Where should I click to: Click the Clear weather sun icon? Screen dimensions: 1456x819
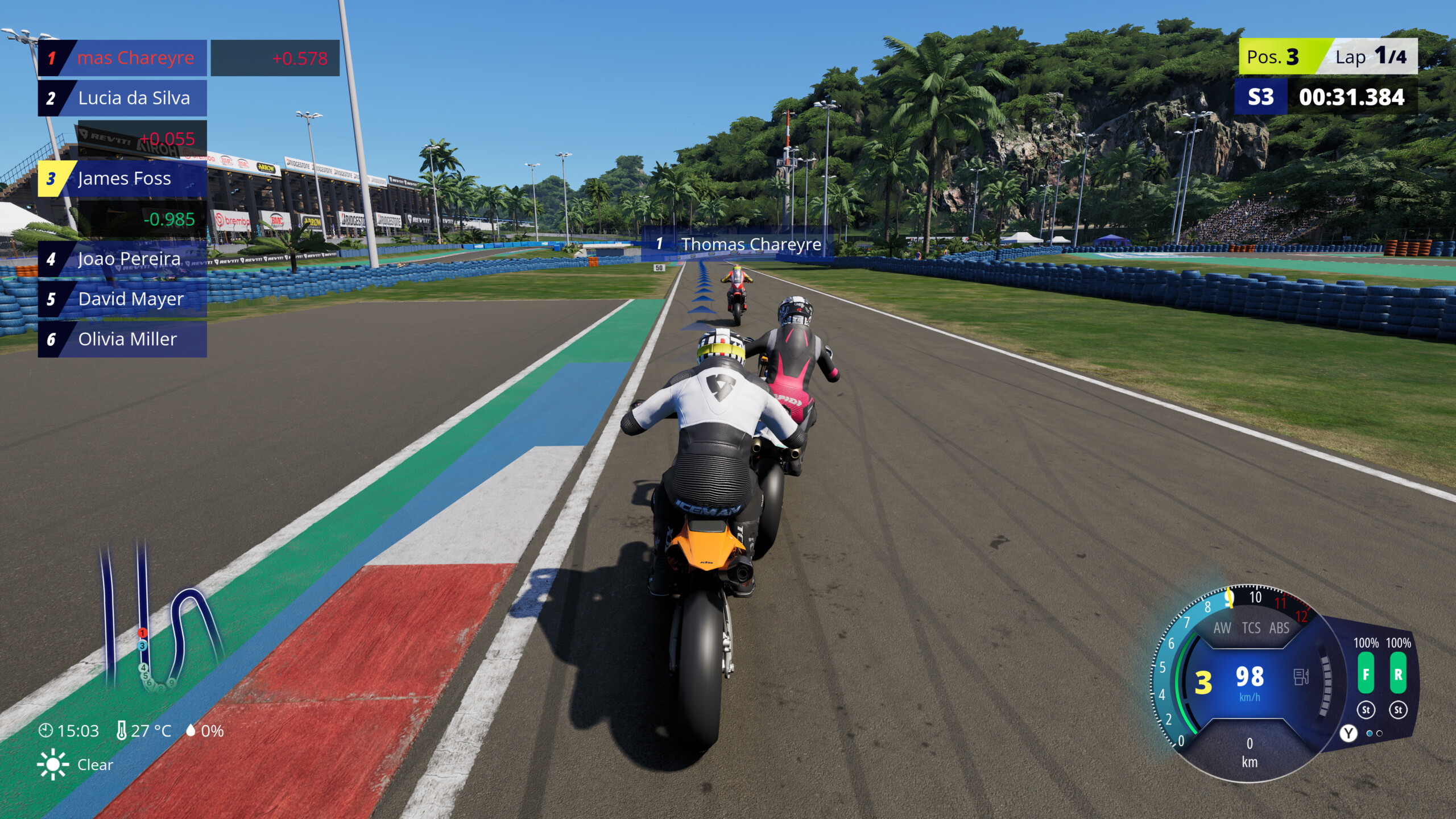(52, 764)
